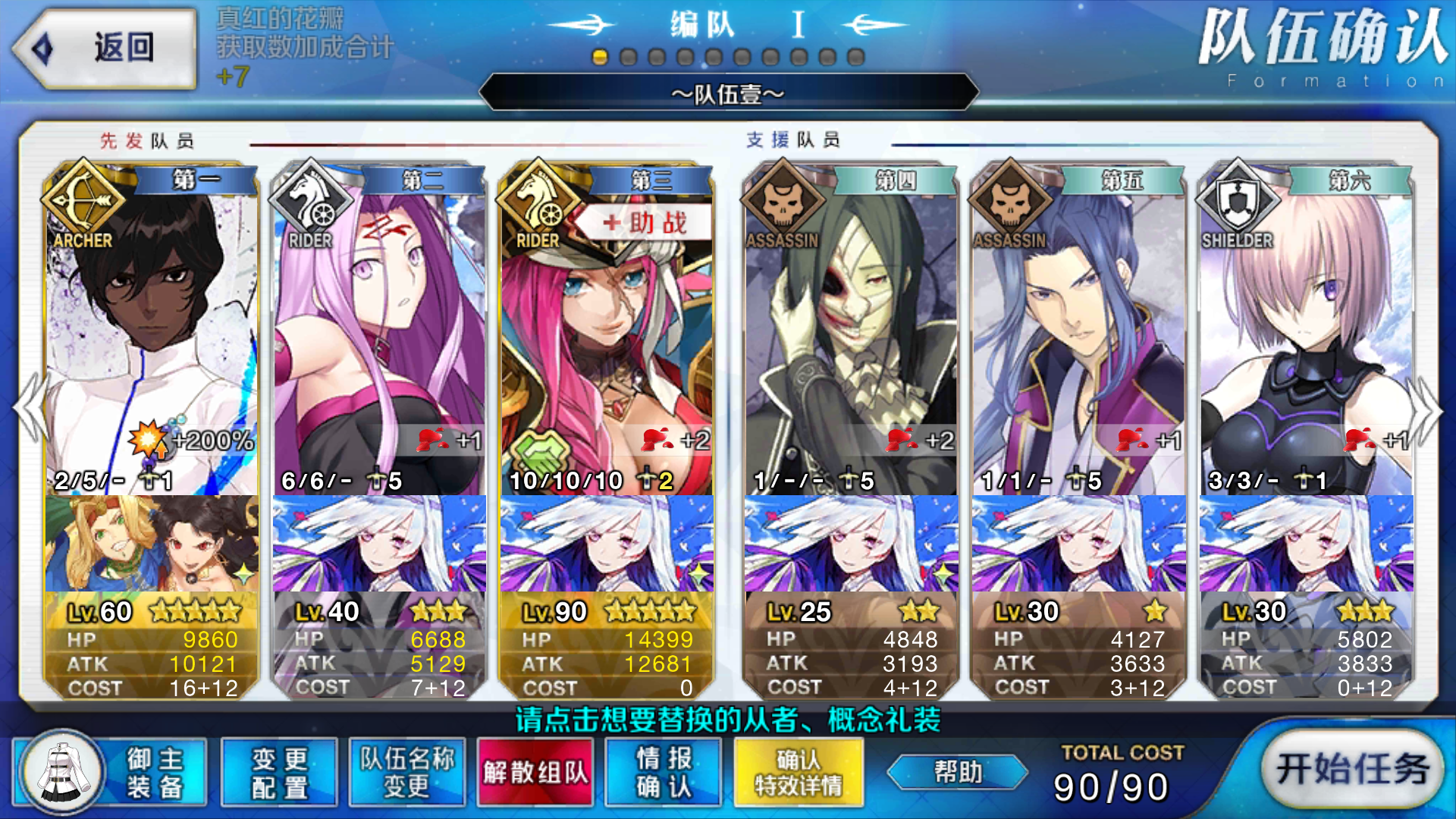The width and height of the screenshot is (1456, 819).
Task: Open next formation page dot selector
Action: (x=626, y=55)
